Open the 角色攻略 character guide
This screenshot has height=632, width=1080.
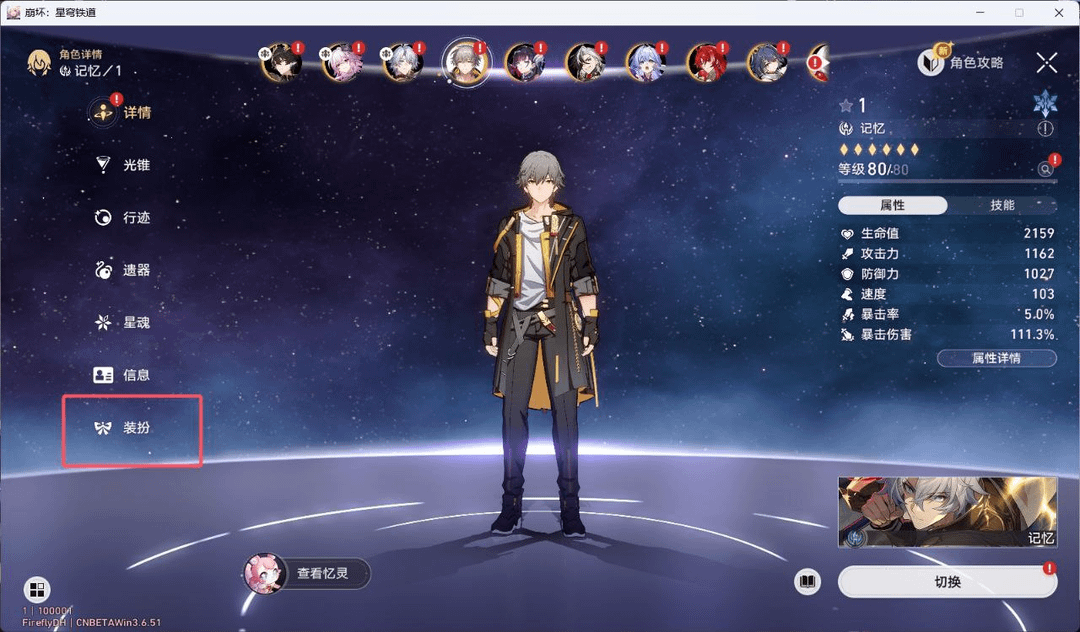coord(961,63)
